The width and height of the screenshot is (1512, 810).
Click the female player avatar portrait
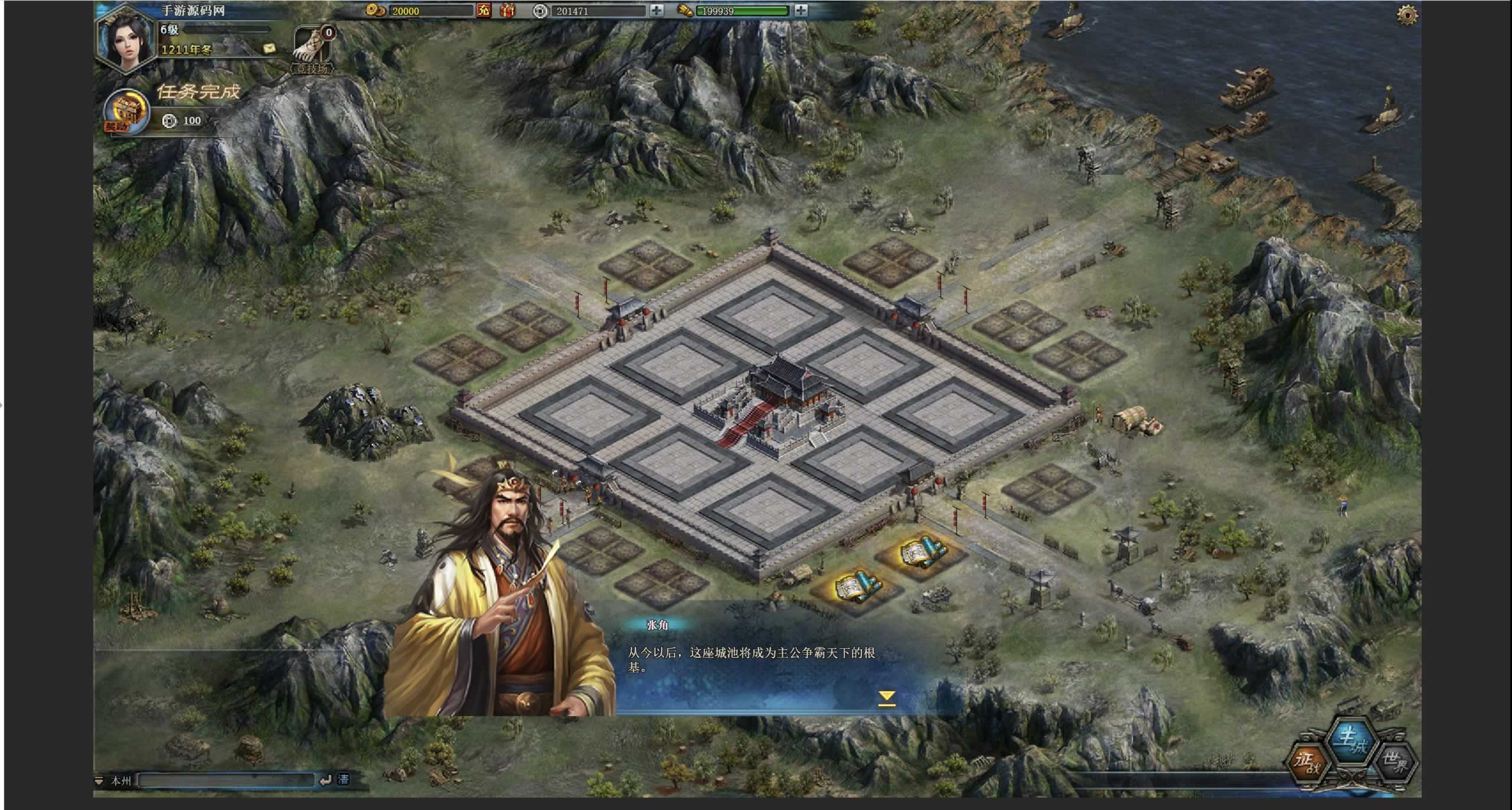coord(127,40)
